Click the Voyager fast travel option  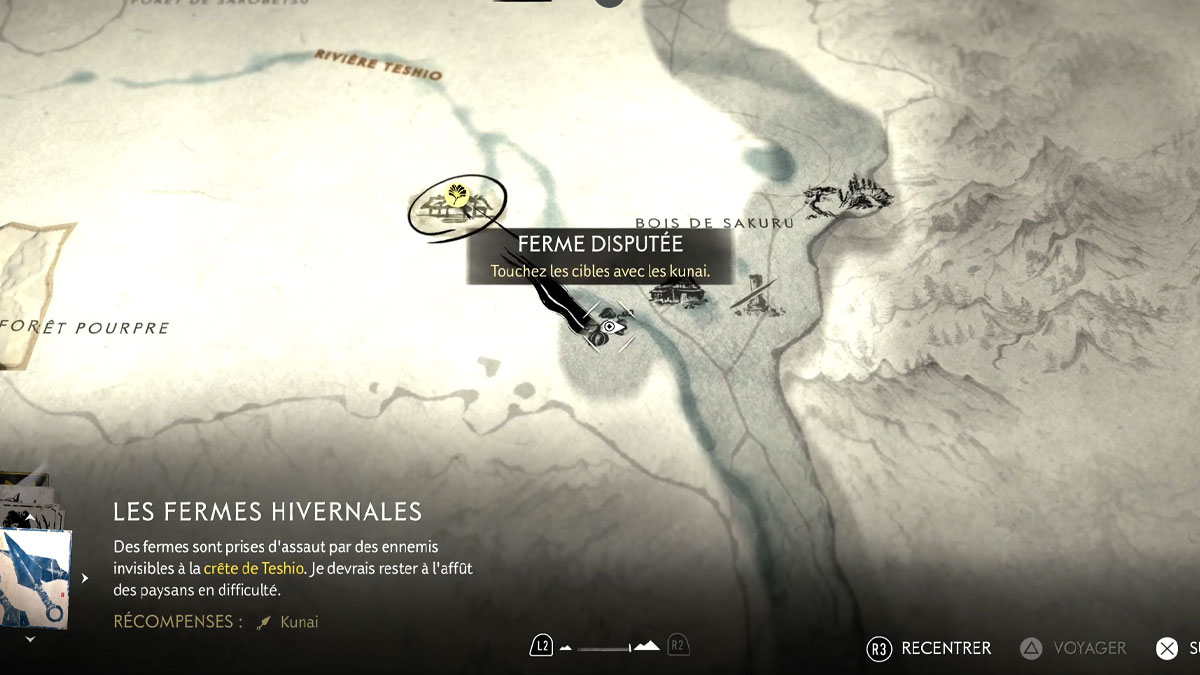click(x=1074, y=648)
